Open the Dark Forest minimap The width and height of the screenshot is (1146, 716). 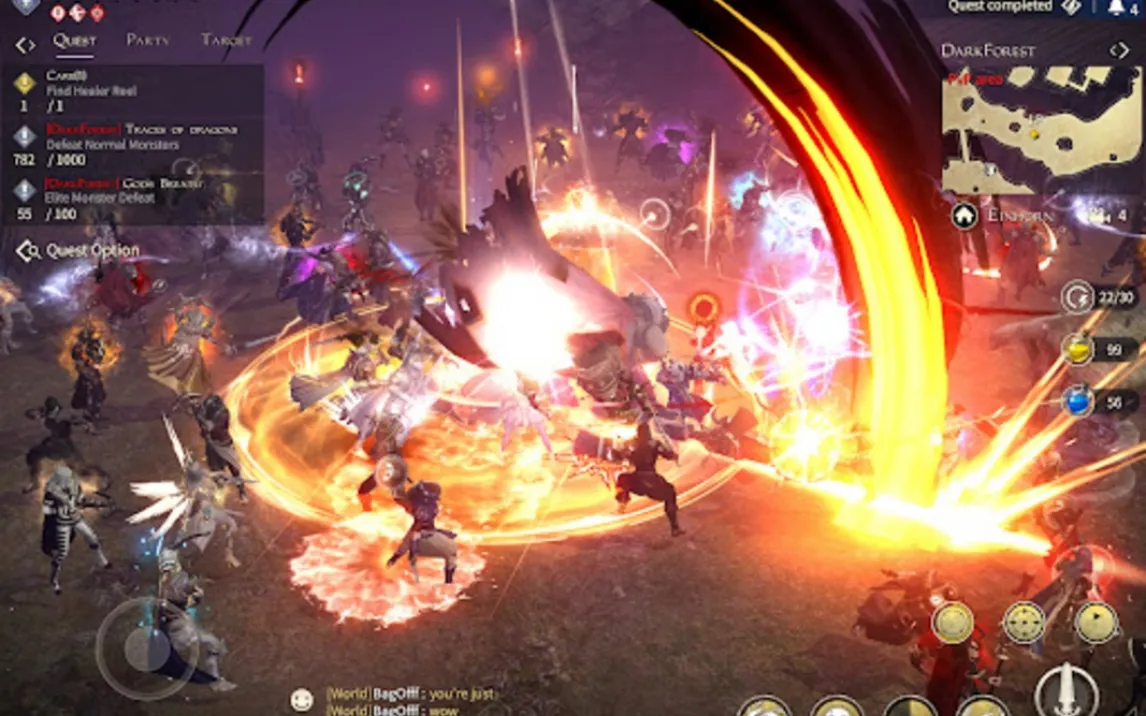1041,130
